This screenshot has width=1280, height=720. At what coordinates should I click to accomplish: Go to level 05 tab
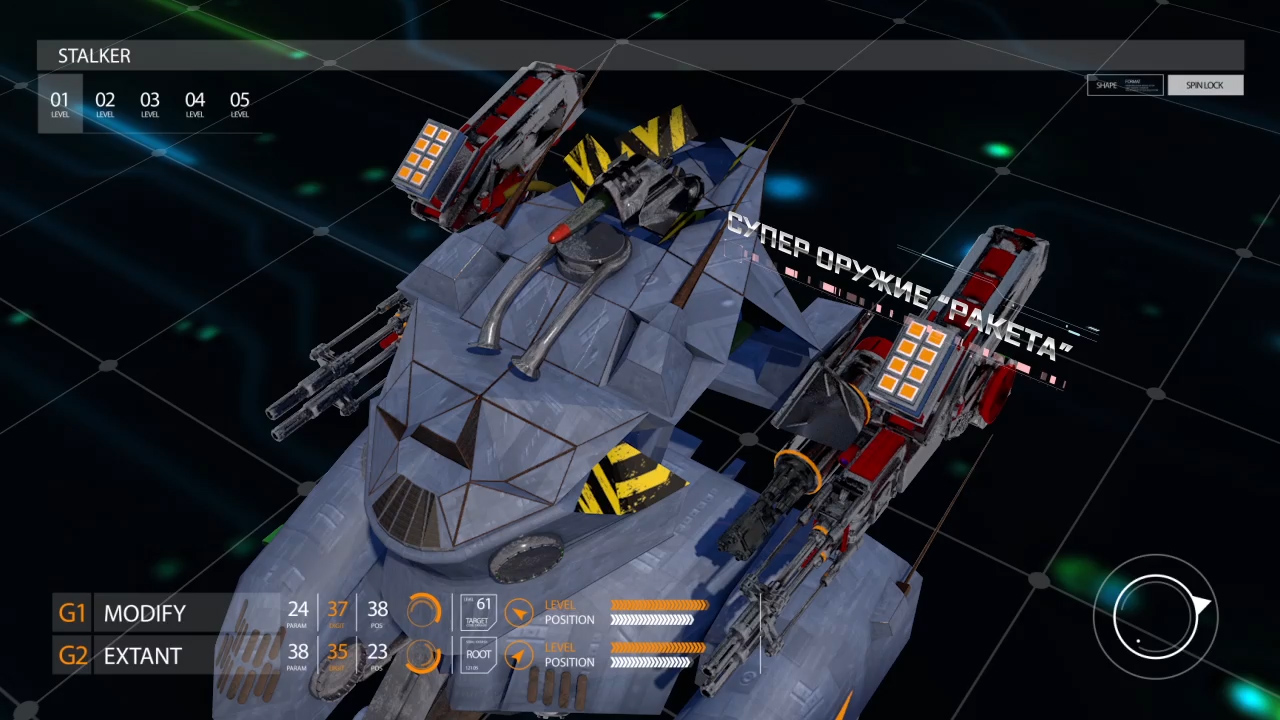click(x=240, y=103)
